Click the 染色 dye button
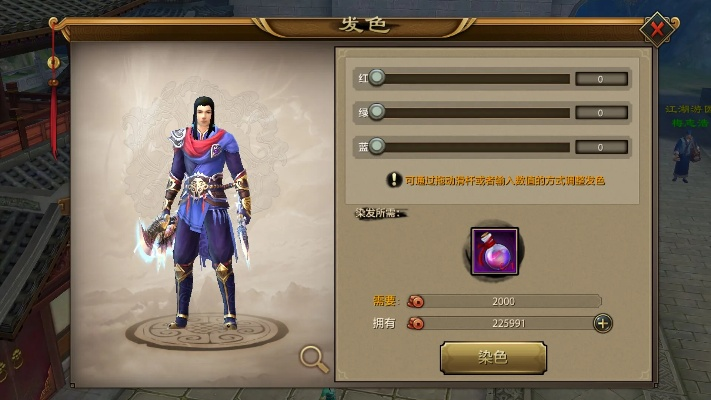711x400 pixels. pos(493,357)
